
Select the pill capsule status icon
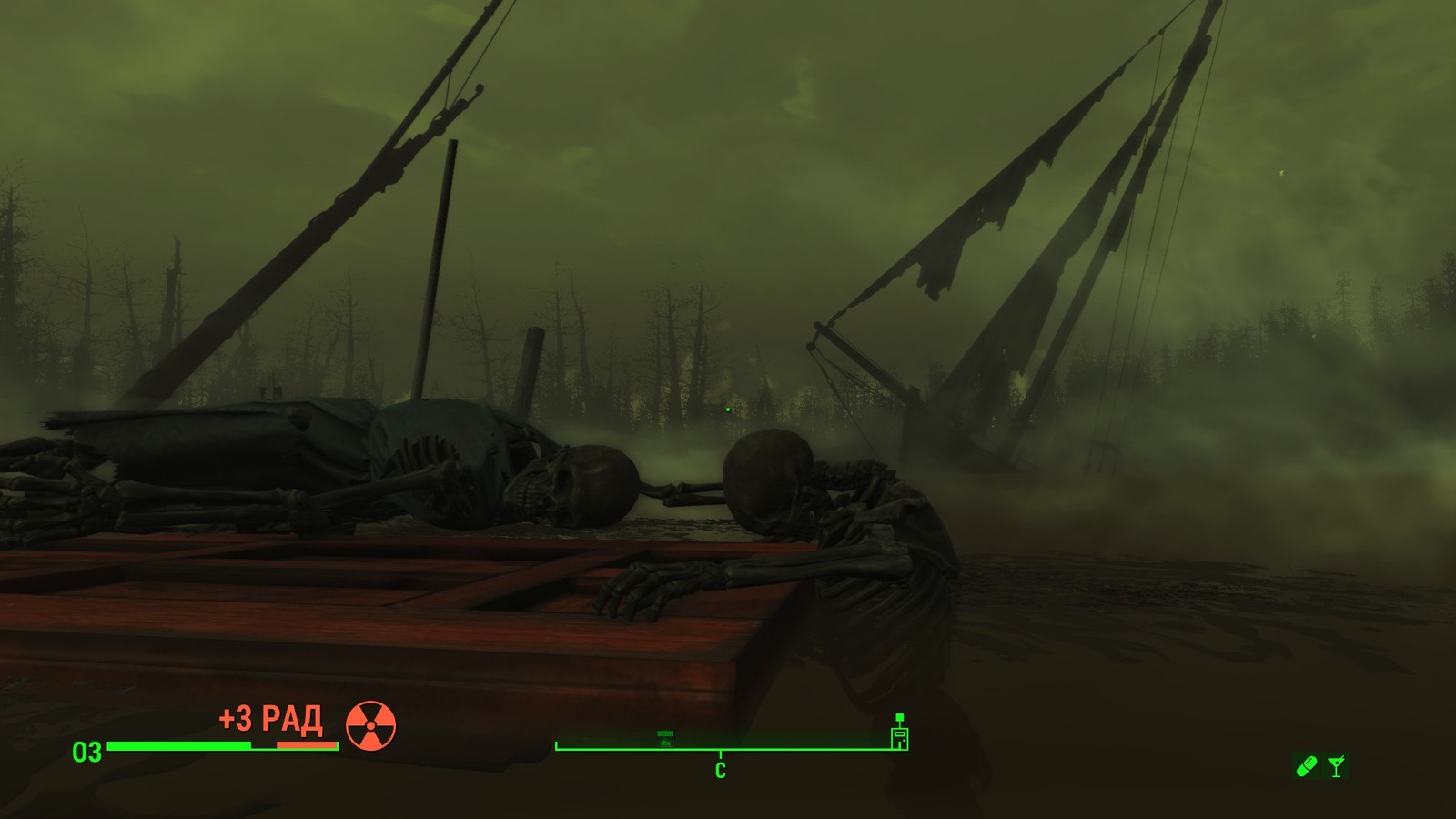[x=1306, y=766]
